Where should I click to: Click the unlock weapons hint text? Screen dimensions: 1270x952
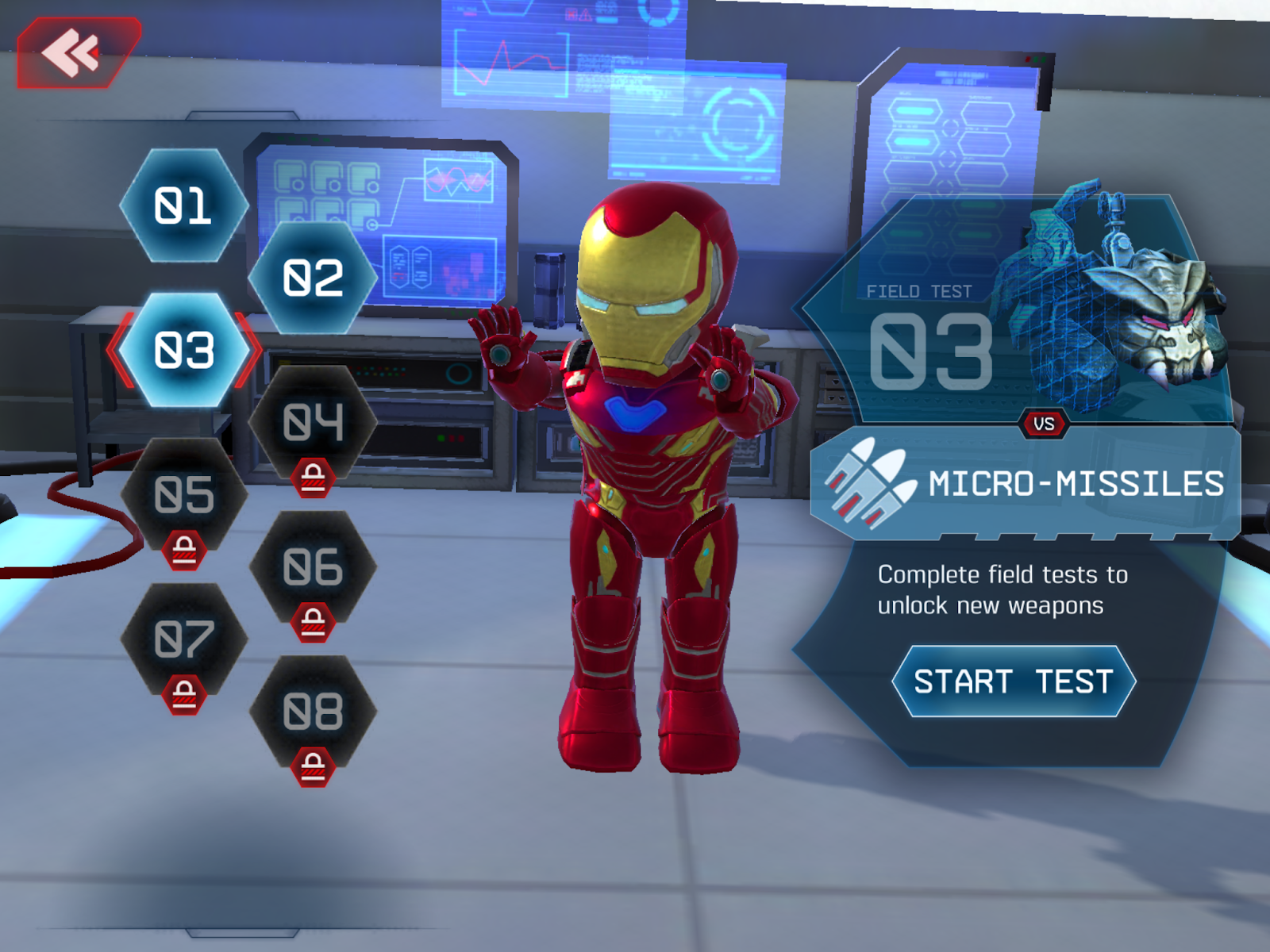(1000, 591)
